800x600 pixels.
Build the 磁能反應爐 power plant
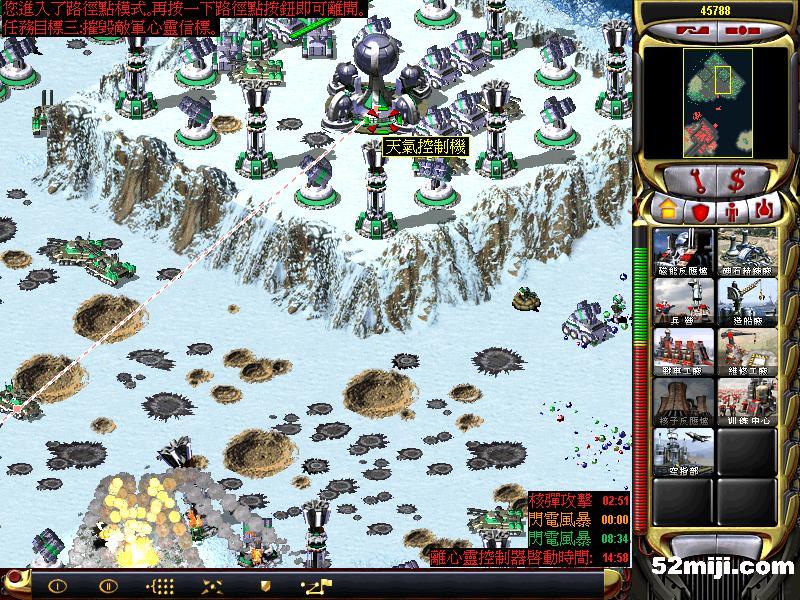tap(682, 252)
